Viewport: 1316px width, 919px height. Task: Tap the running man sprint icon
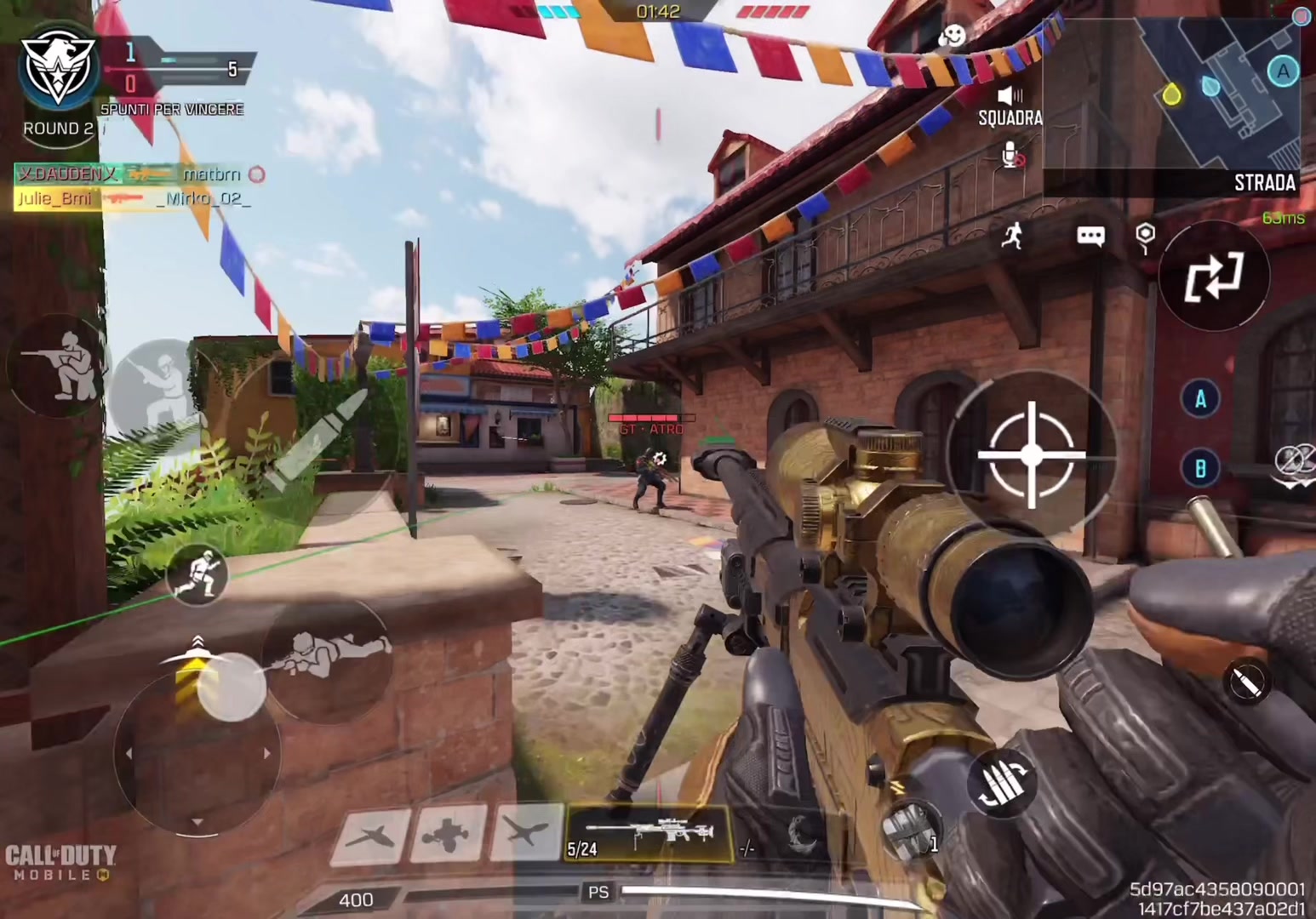point(1012,236)
